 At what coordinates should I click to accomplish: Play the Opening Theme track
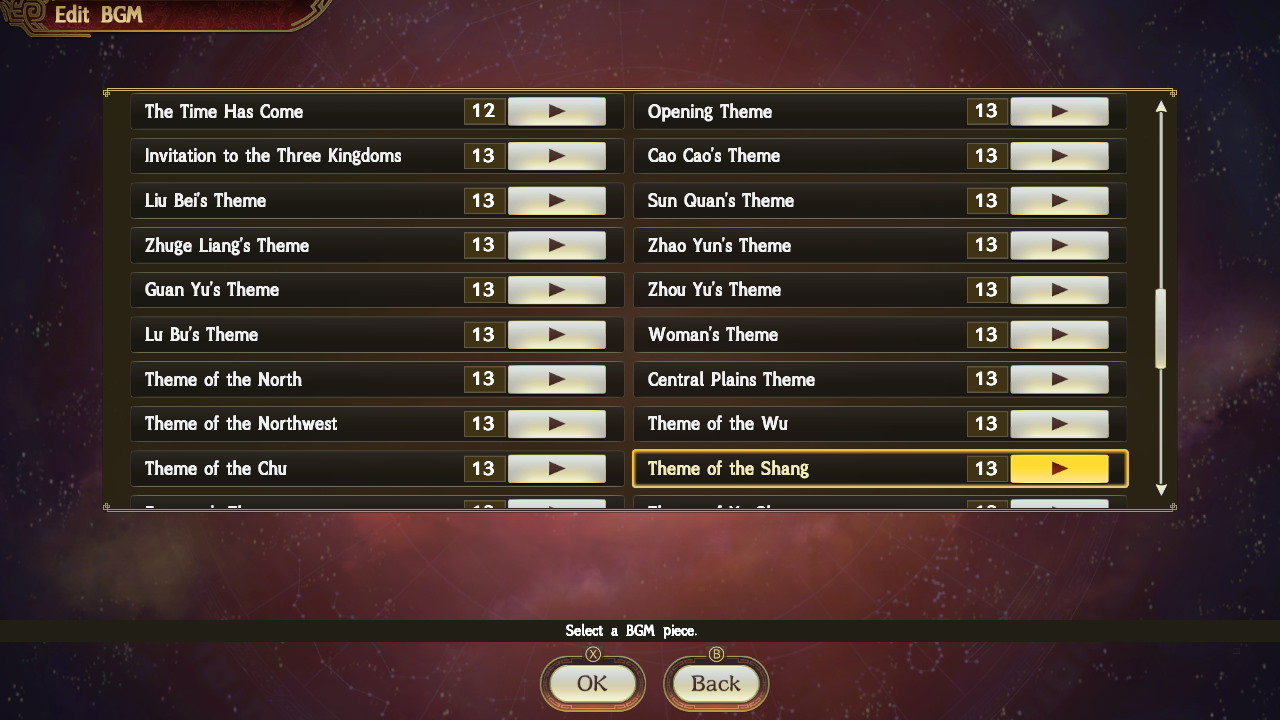coord(1060,111)
